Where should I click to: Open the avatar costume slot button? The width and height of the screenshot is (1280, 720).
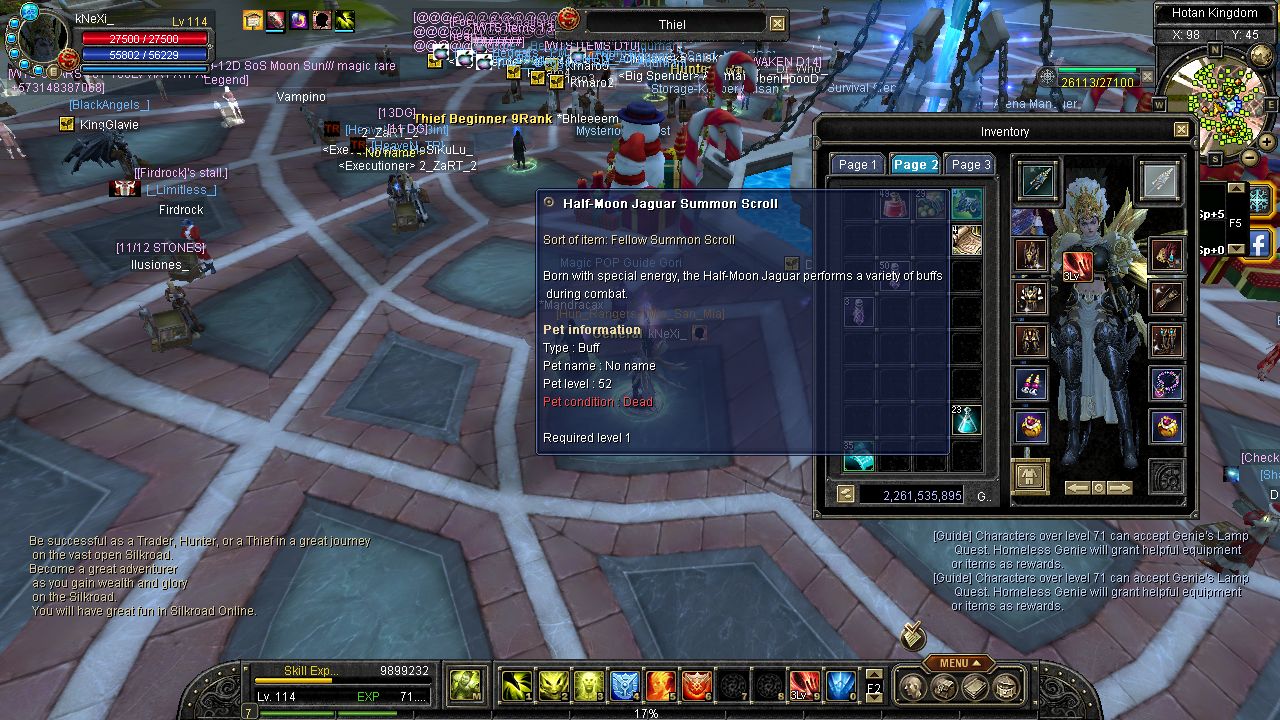pyautogui.click(x=1030, y=473)
